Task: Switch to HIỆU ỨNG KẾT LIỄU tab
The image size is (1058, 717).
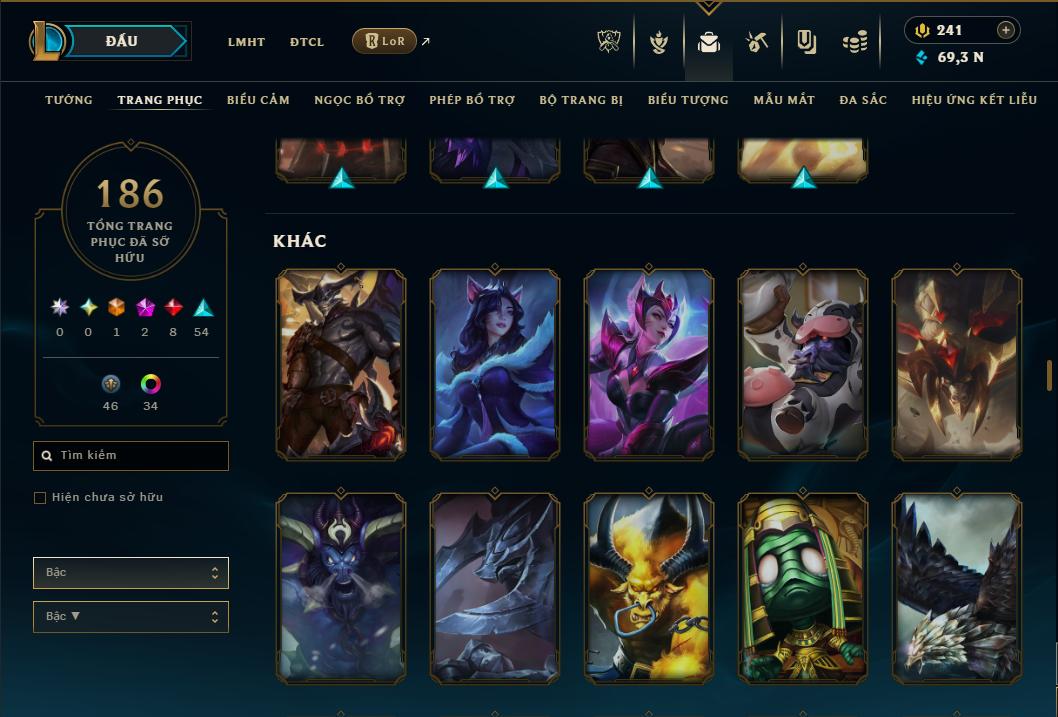Action: pyautogui.click(x=975, y=100)
